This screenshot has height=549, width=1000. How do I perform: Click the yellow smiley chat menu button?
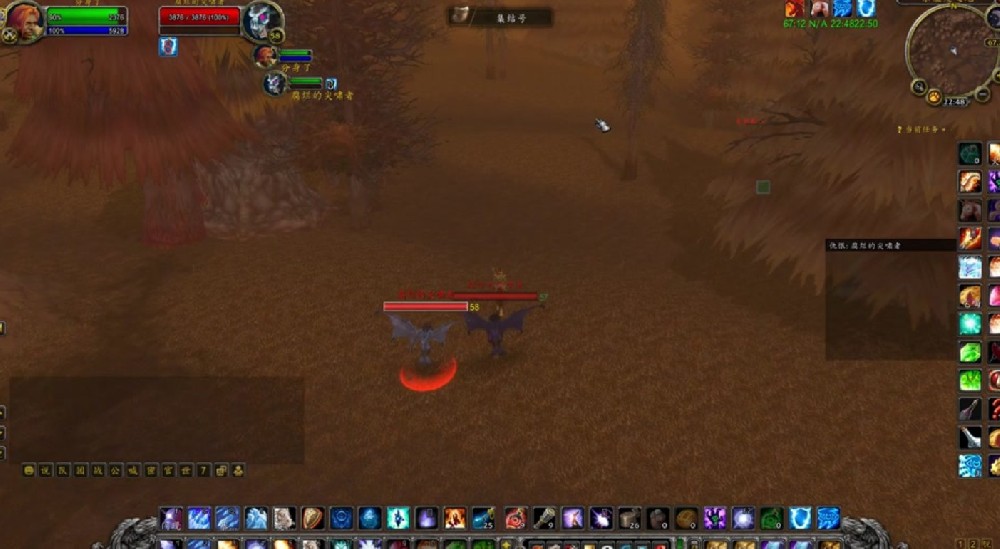point(29,470)
